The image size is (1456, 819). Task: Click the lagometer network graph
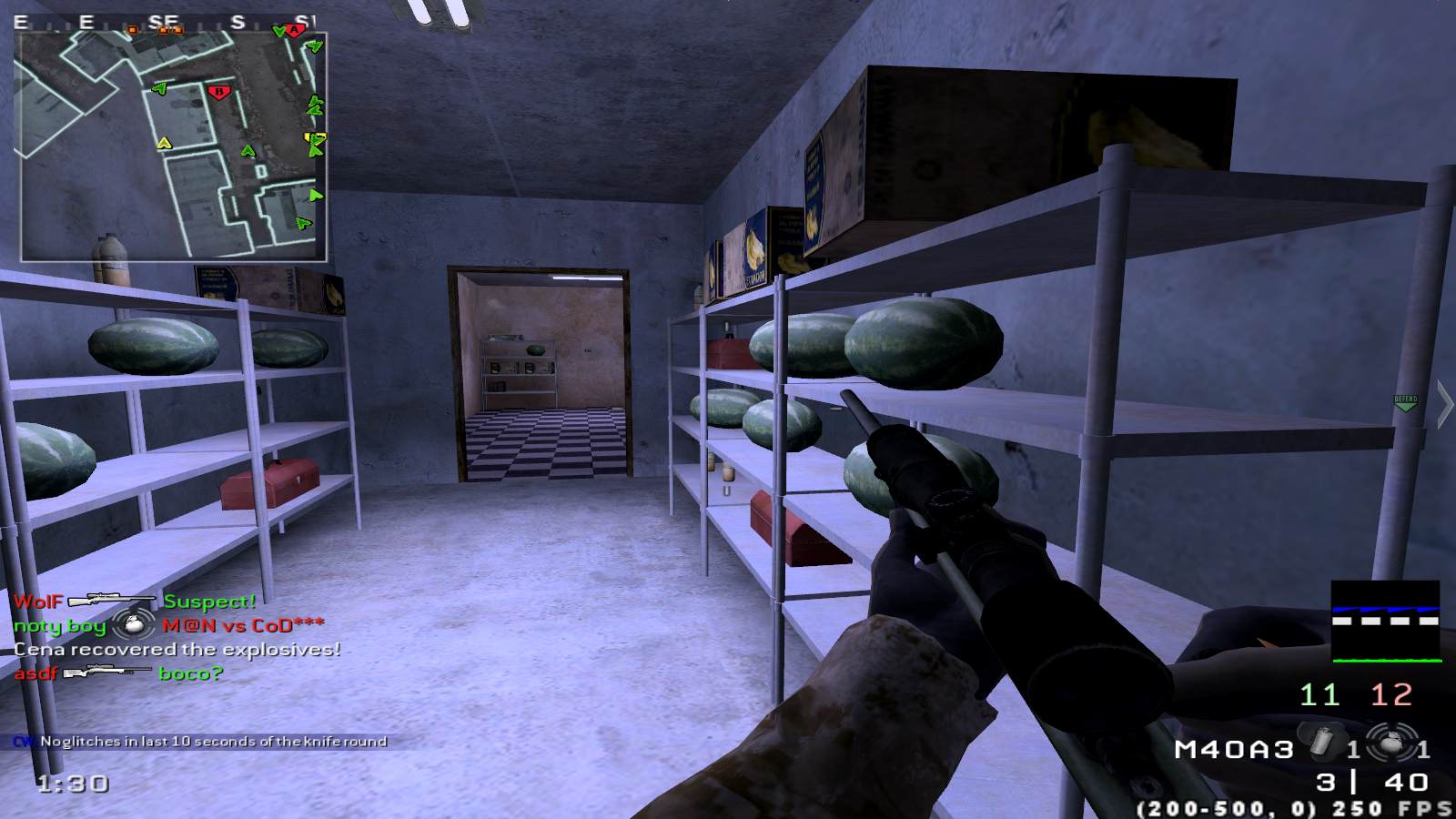tap(1385, 621)
